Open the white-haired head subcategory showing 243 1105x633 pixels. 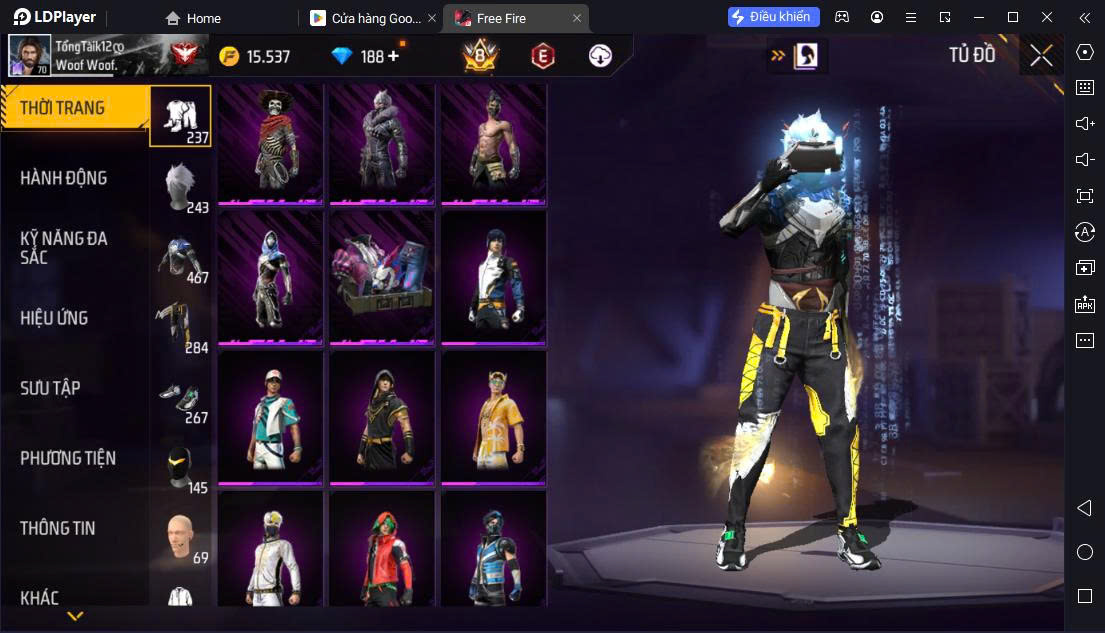point(181,187)
